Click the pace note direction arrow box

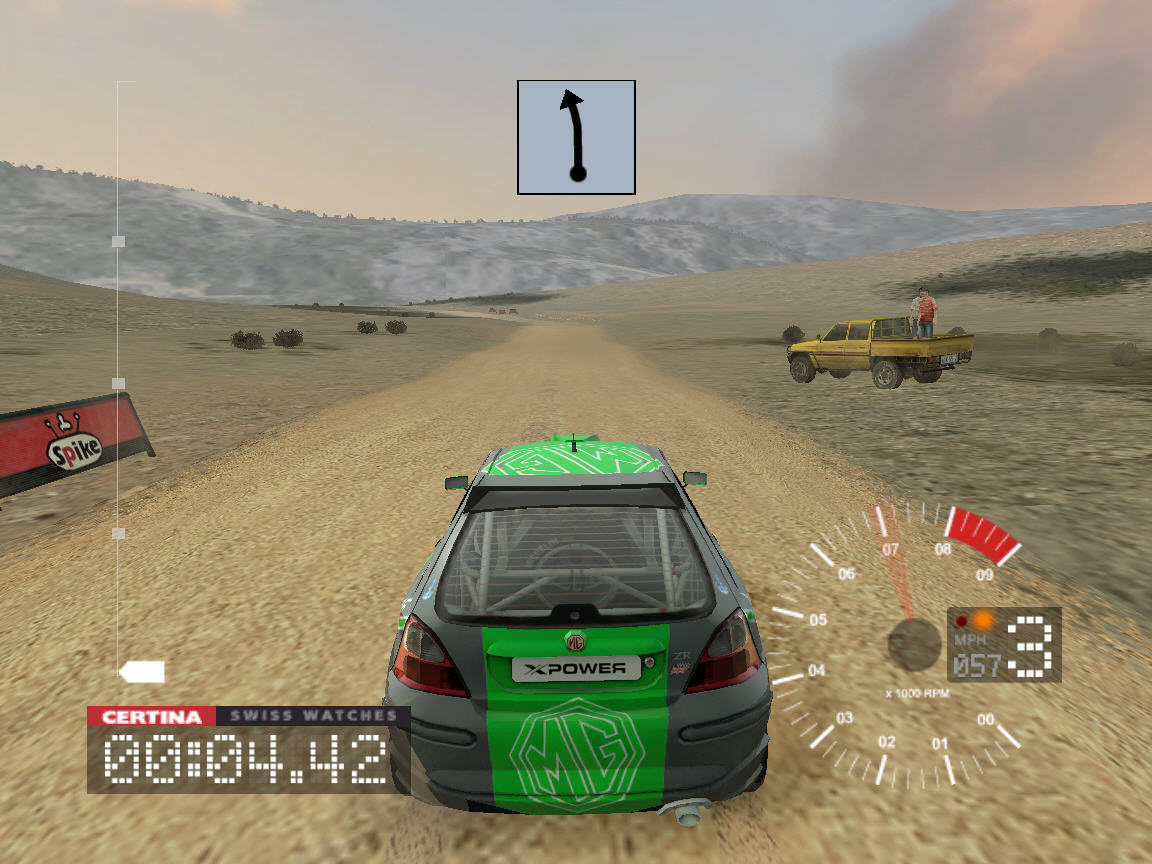coord(576,137)
